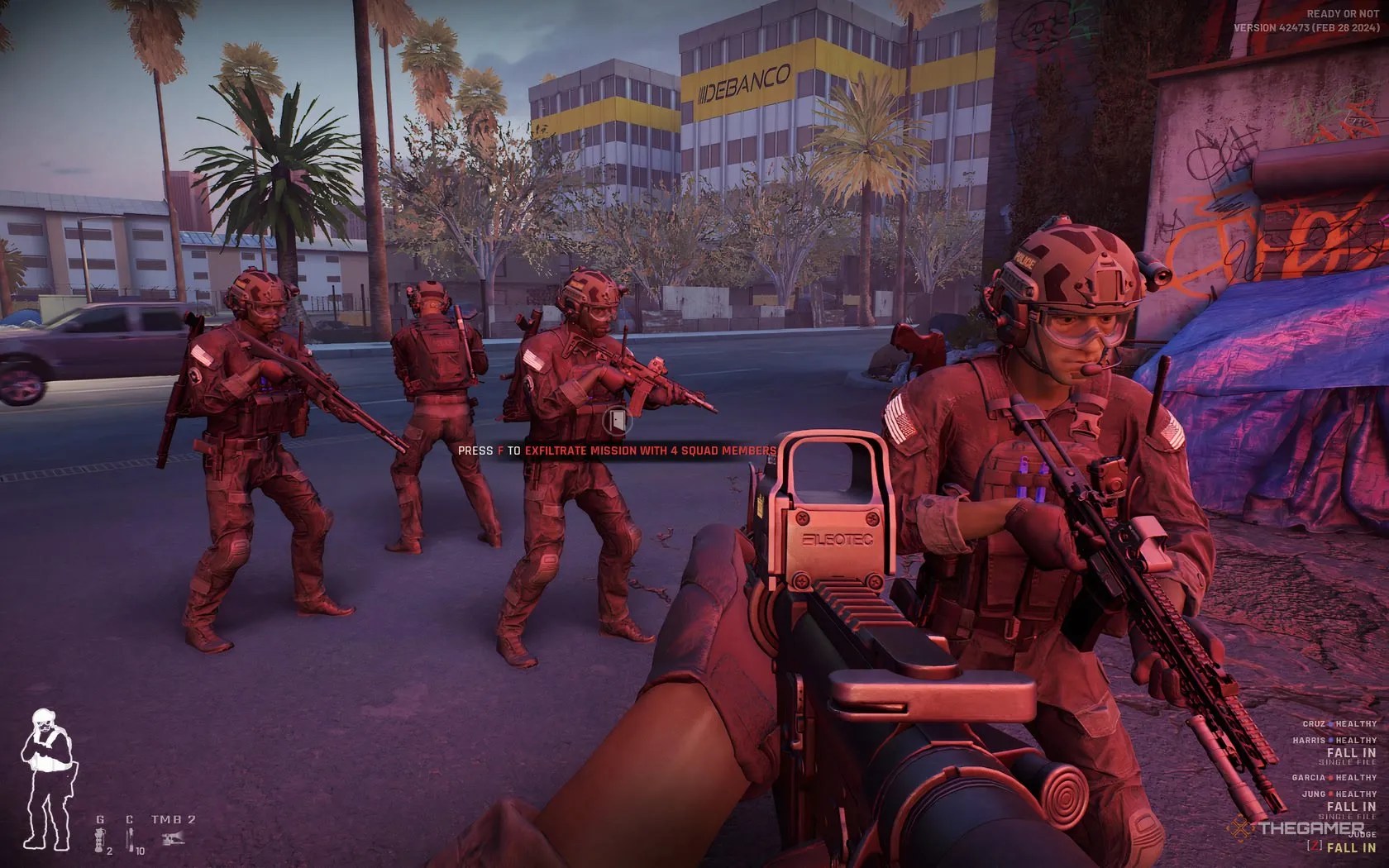
Task: Click the taser icon labeled TMB 2
Action: 173,839
